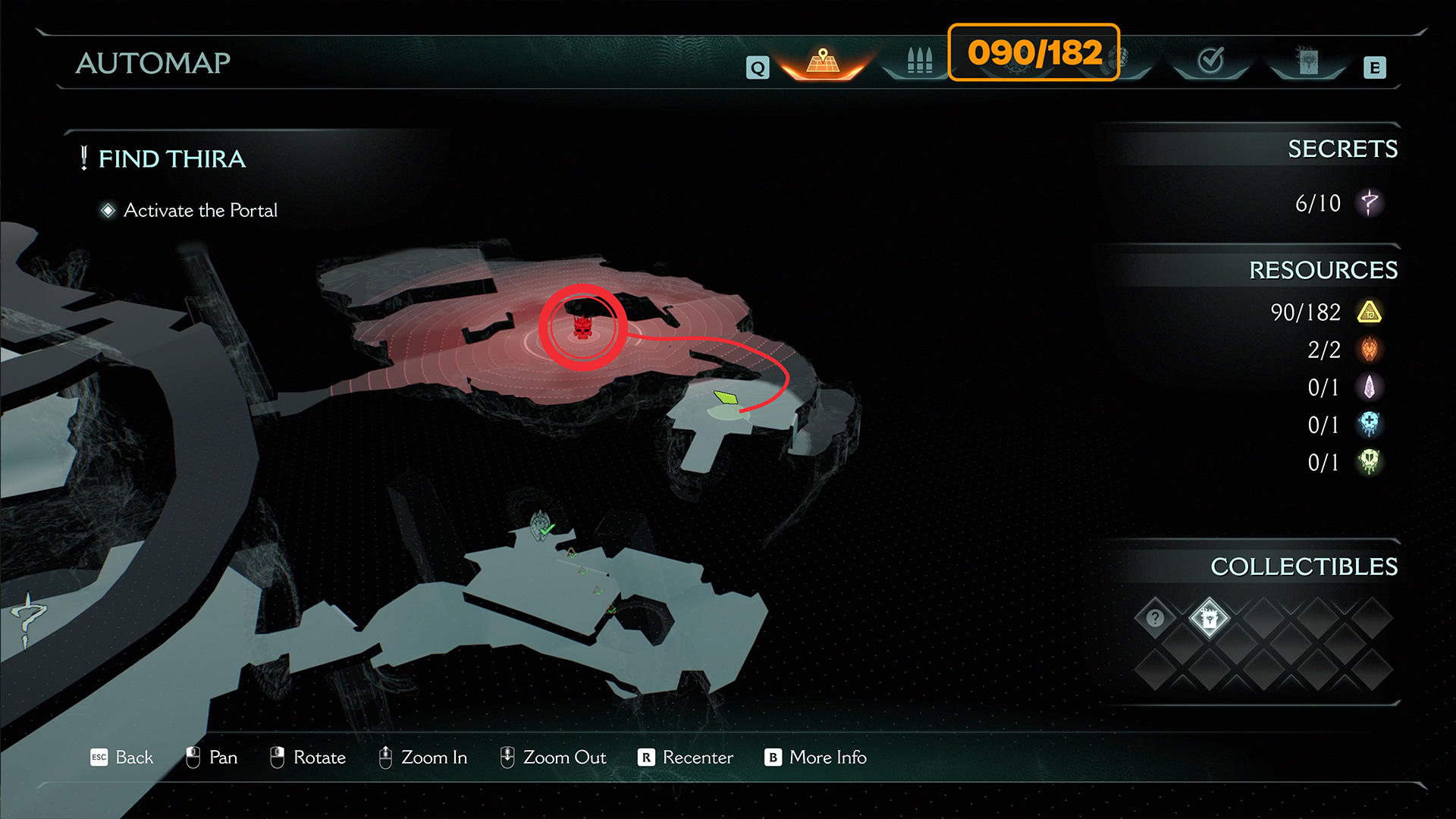
Task: Select the highlighted codex collectible slot
Action: 1209,618
